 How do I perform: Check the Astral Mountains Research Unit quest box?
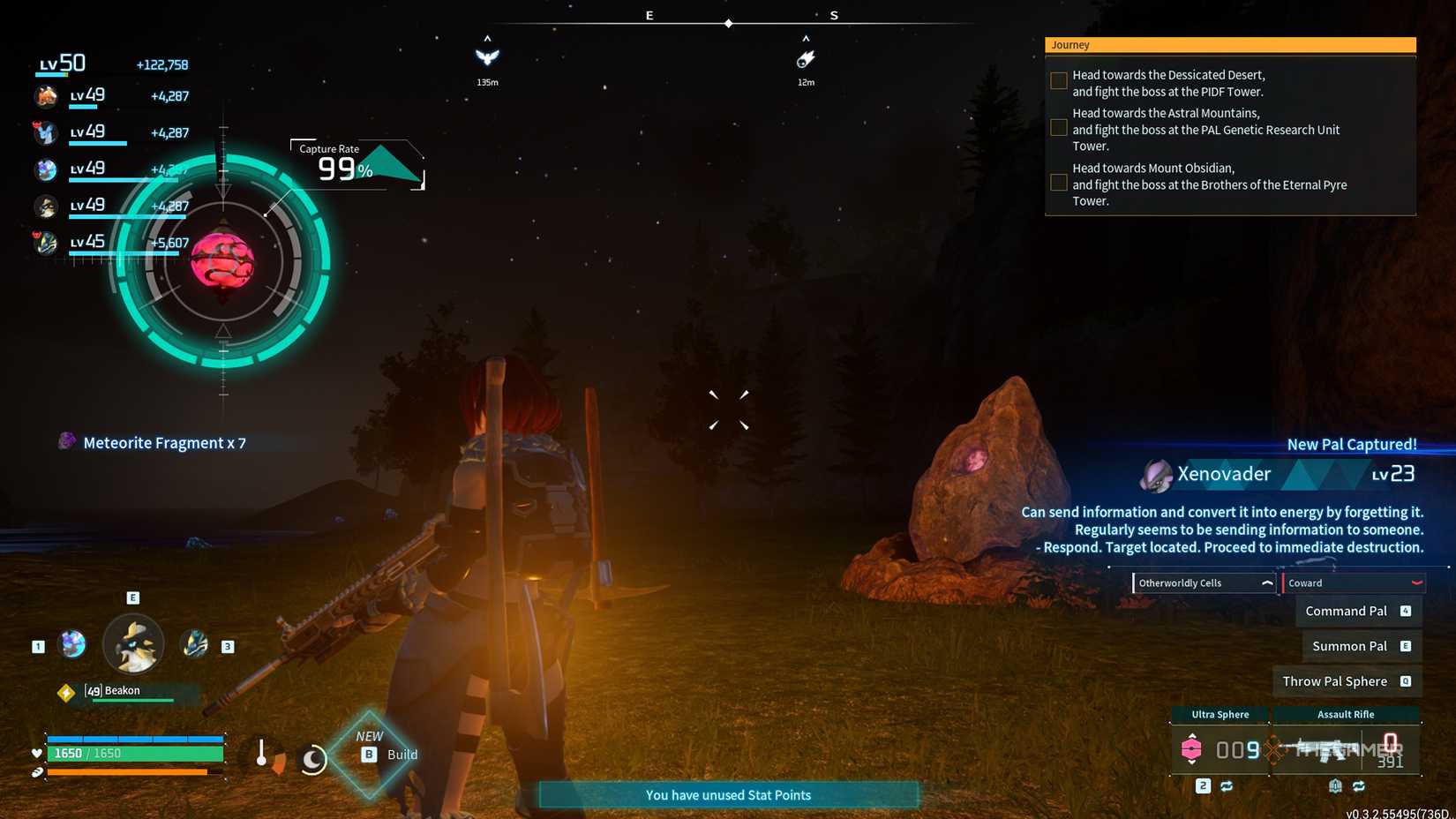pos(1057,127)
